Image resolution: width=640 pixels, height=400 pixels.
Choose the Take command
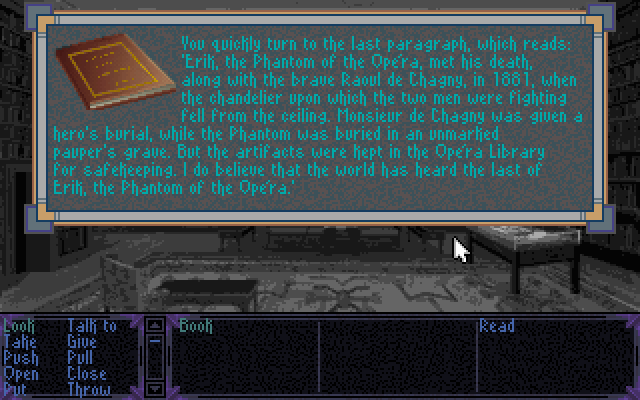pyautogui.click(x=19, y=341)
